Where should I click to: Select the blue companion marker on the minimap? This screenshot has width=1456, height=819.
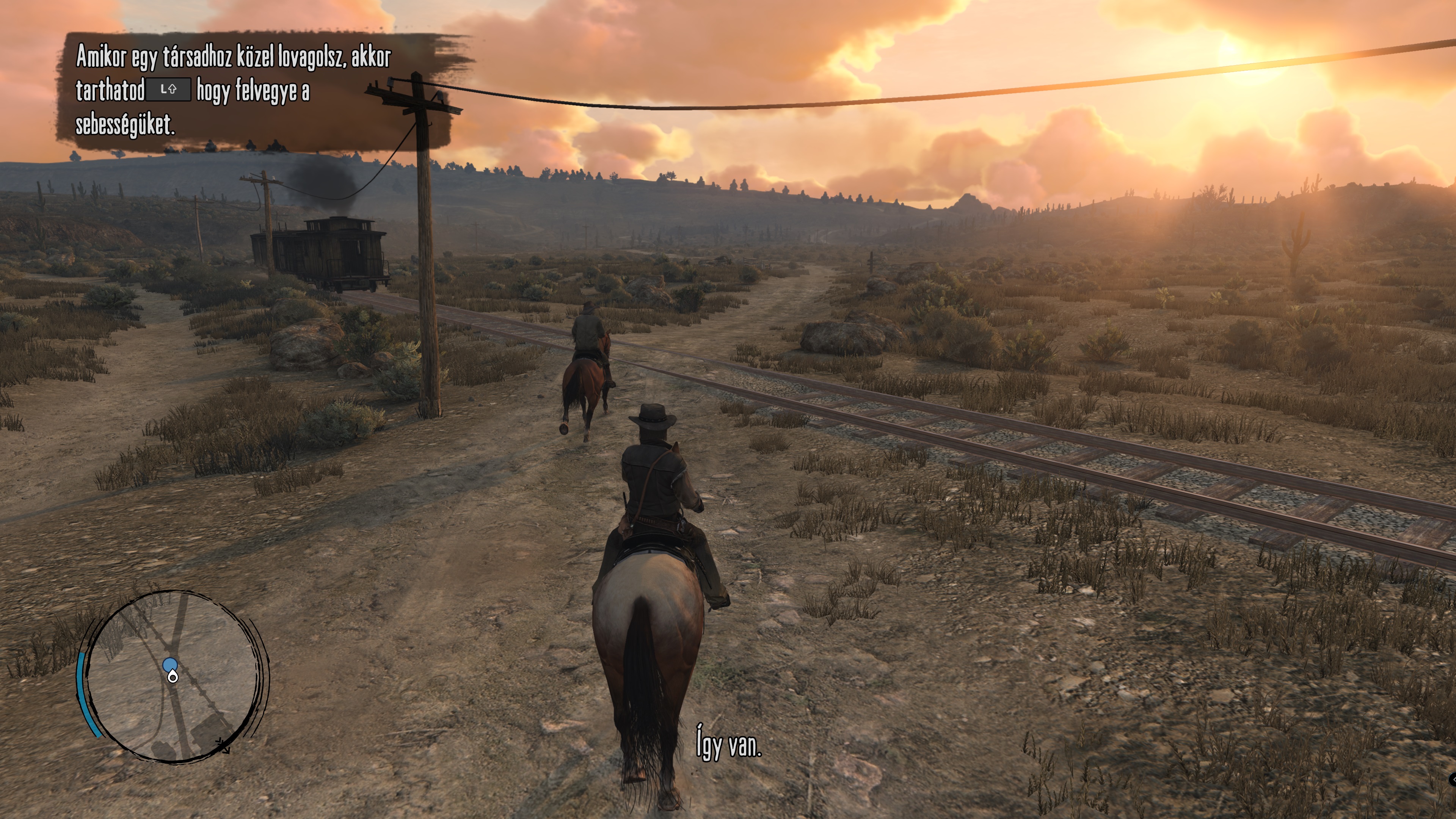coord(169,664)
